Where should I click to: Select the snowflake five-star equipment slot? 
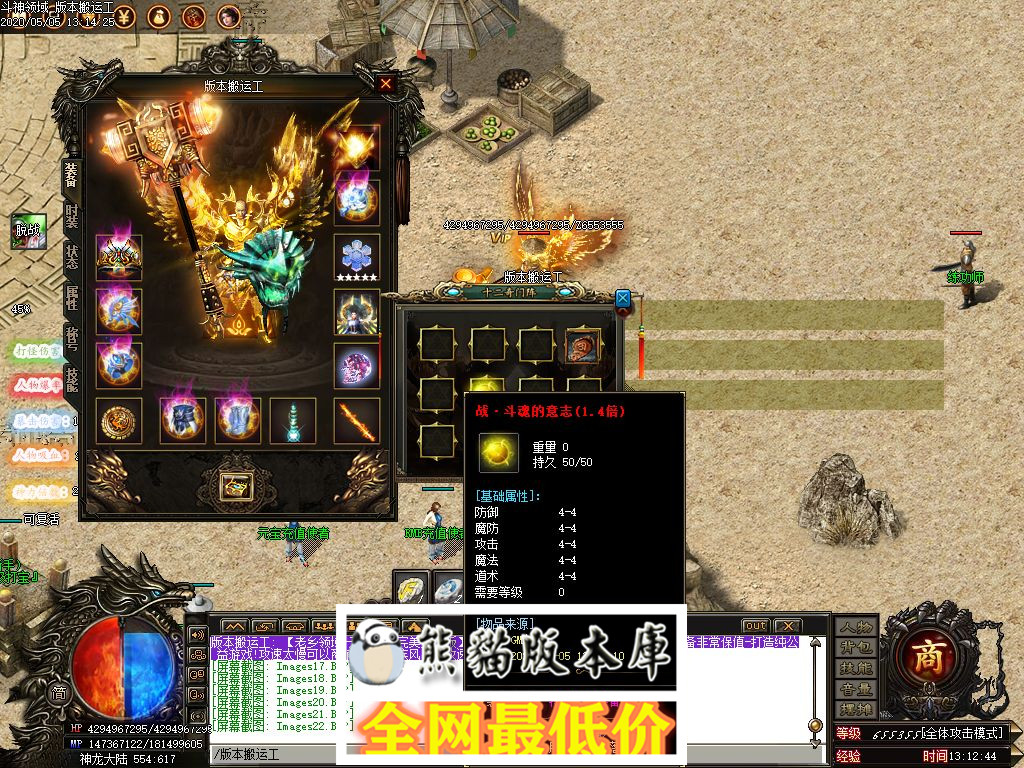tap(356, 258)
